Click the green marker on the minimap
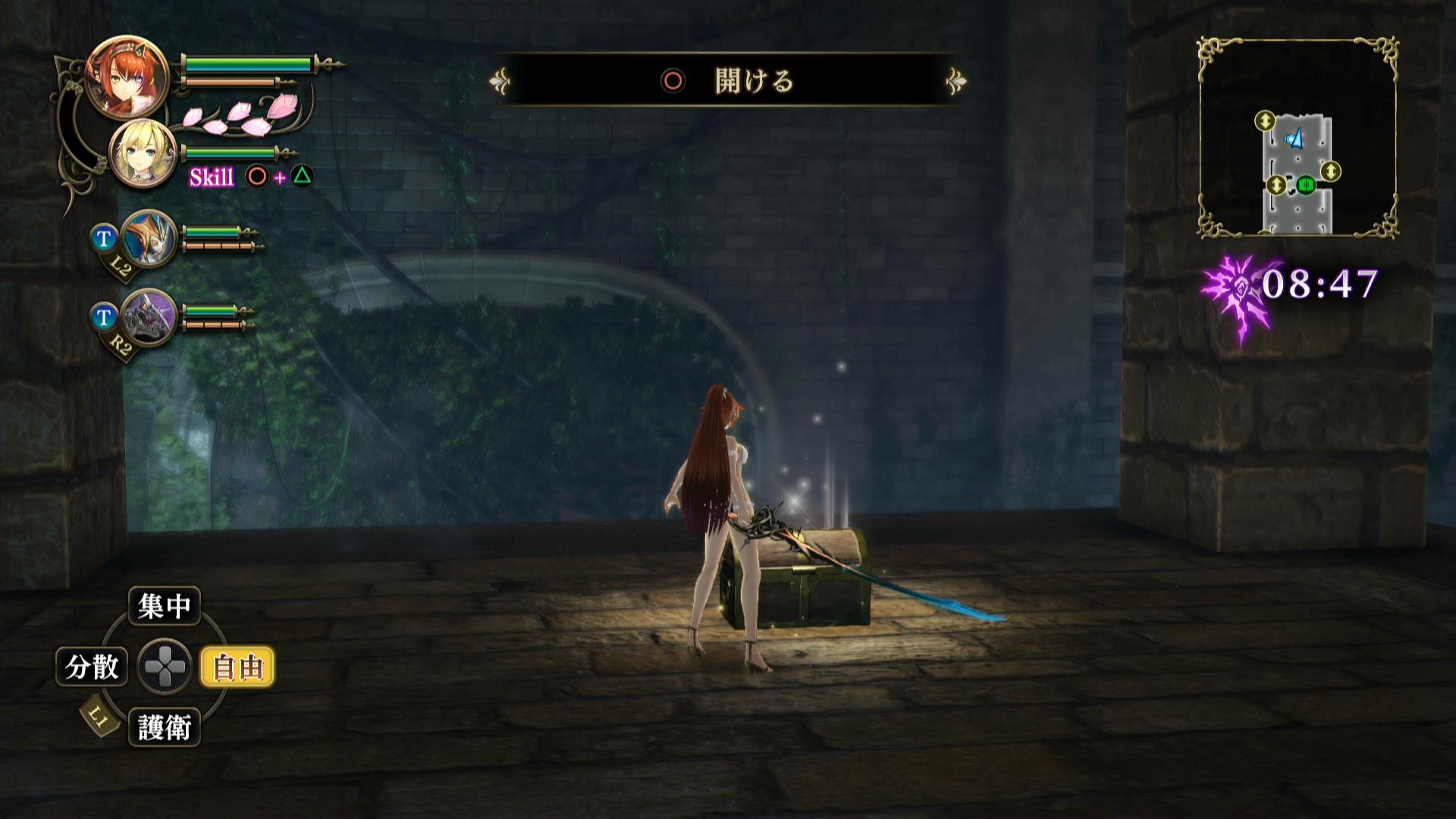1456x819 pixels. click(1305, 184)
